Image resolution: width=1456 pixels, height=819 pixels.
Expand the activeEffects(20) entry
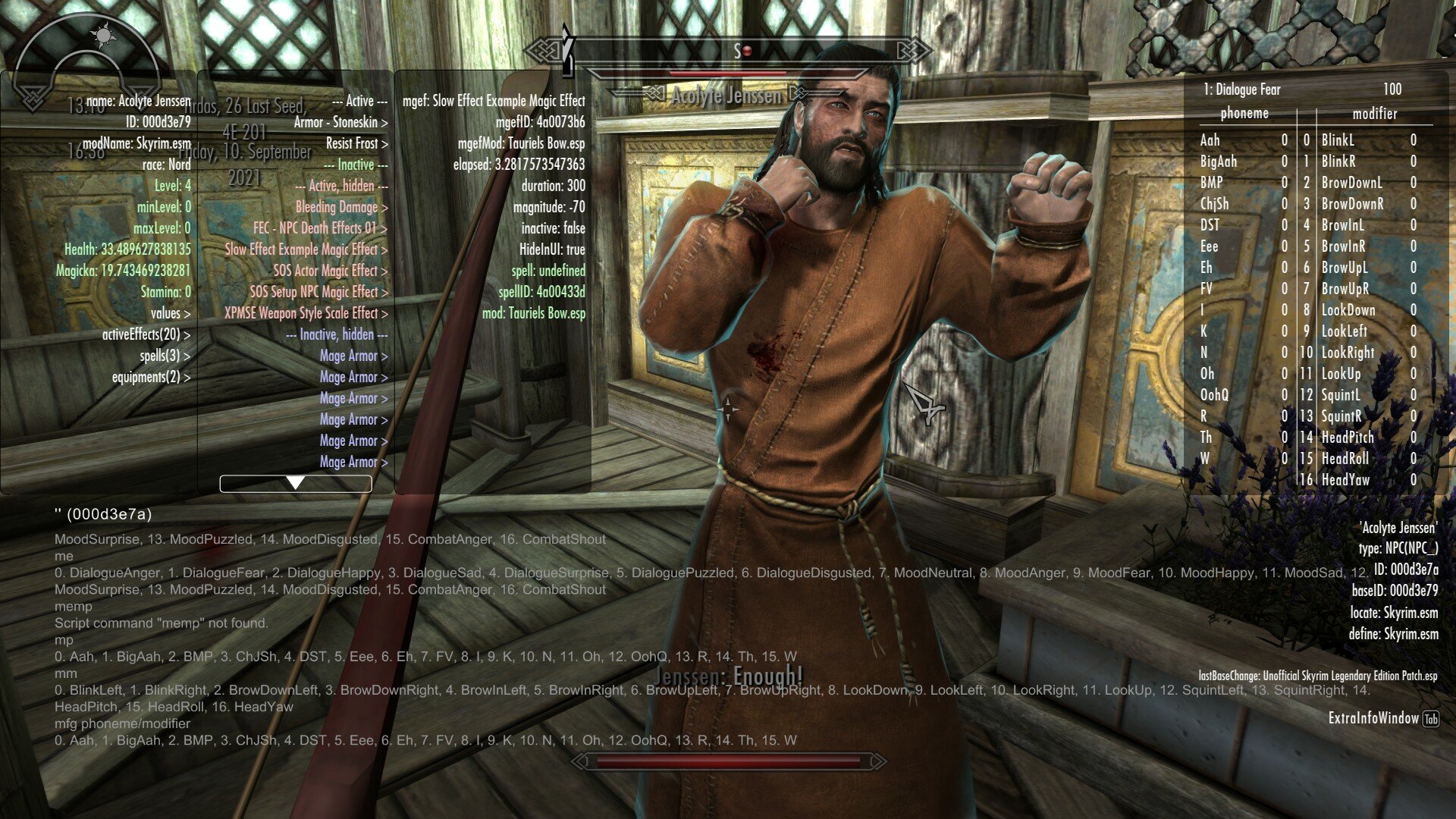(x=146, y=334)
